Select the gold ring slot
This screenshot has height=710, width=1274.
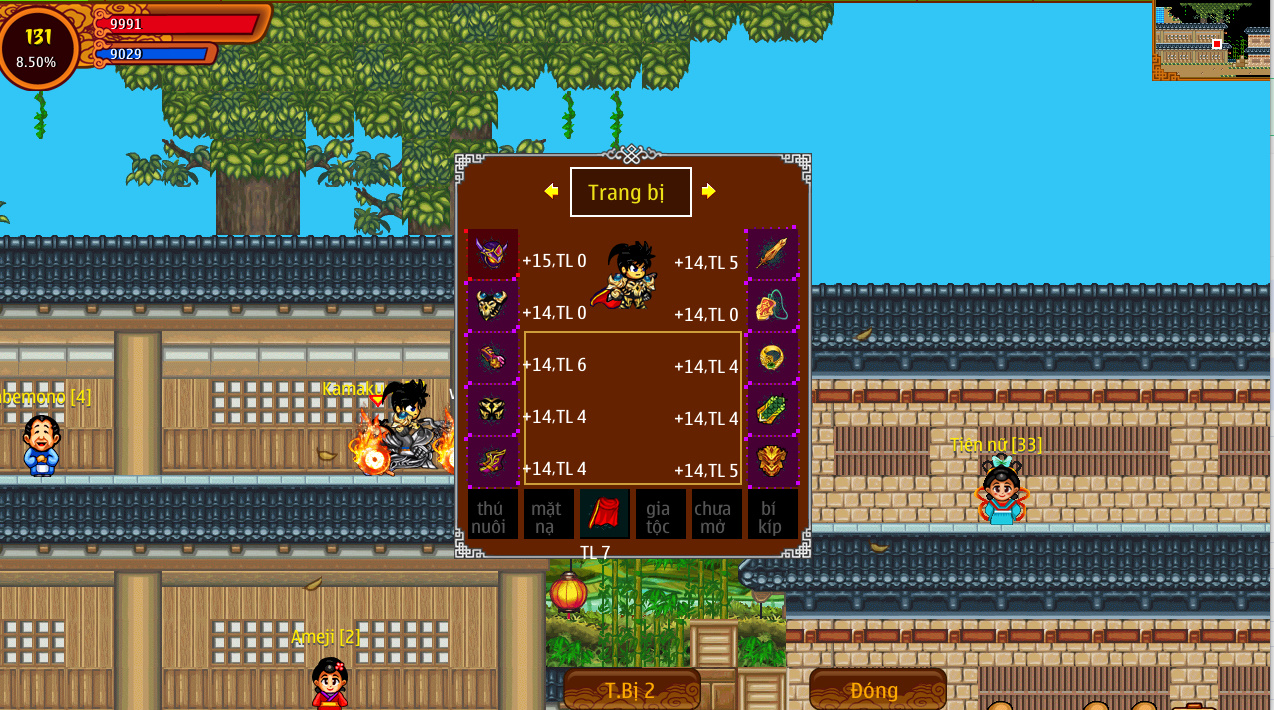tap(772, 357)
